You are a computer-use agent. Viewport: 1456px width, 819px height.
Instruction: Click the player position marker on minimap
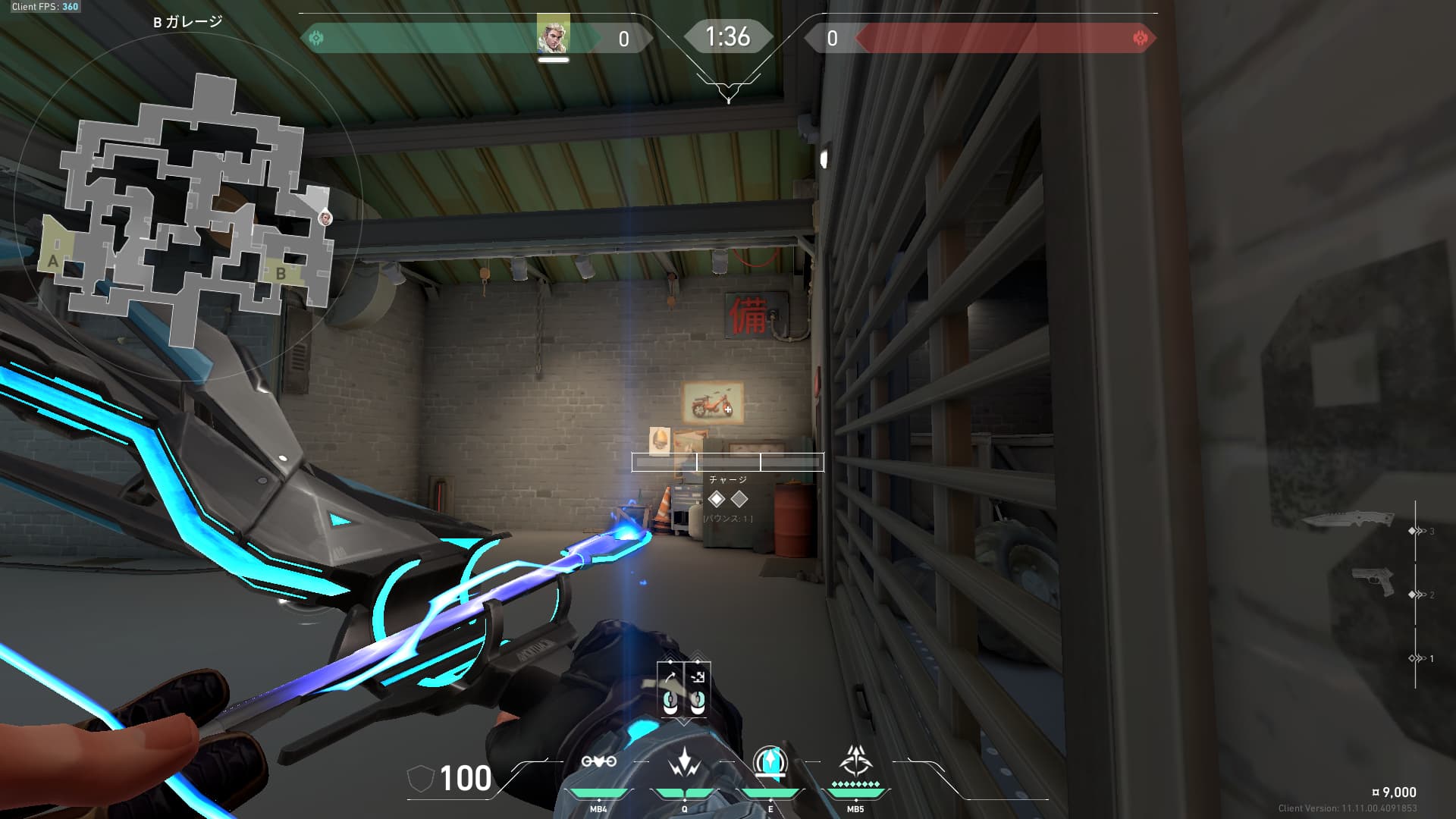click(x=325, y=218)
